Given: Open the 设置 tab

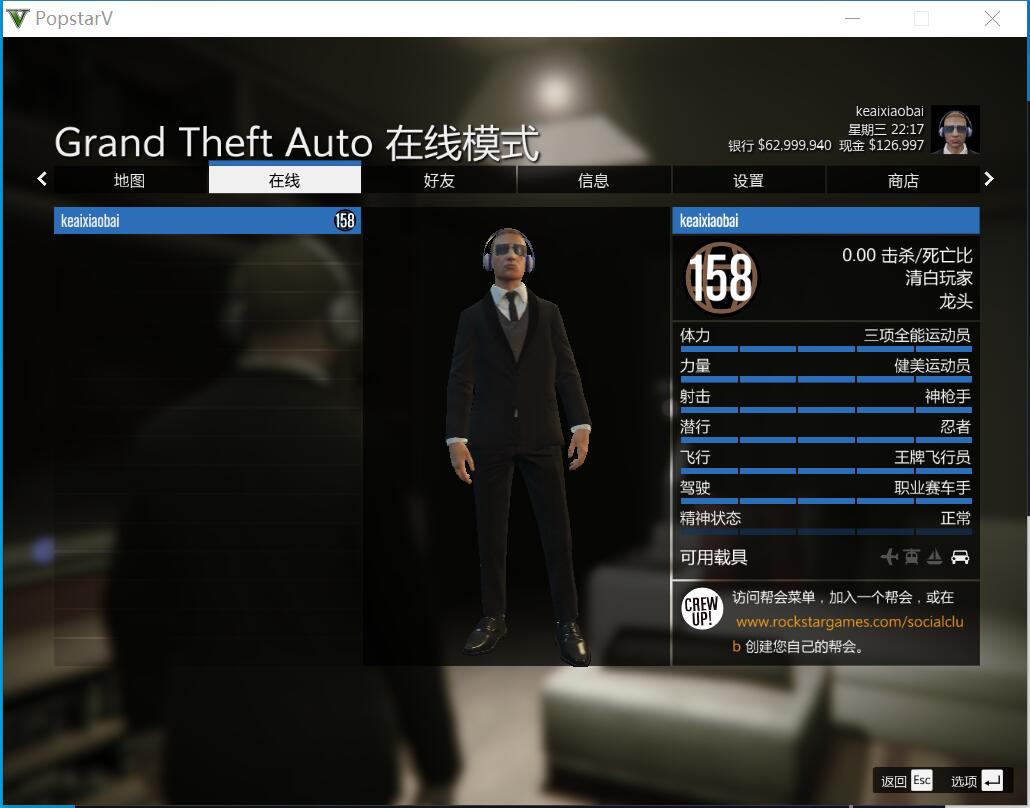Looking at the screenshot, I should [x=748, y=180].
